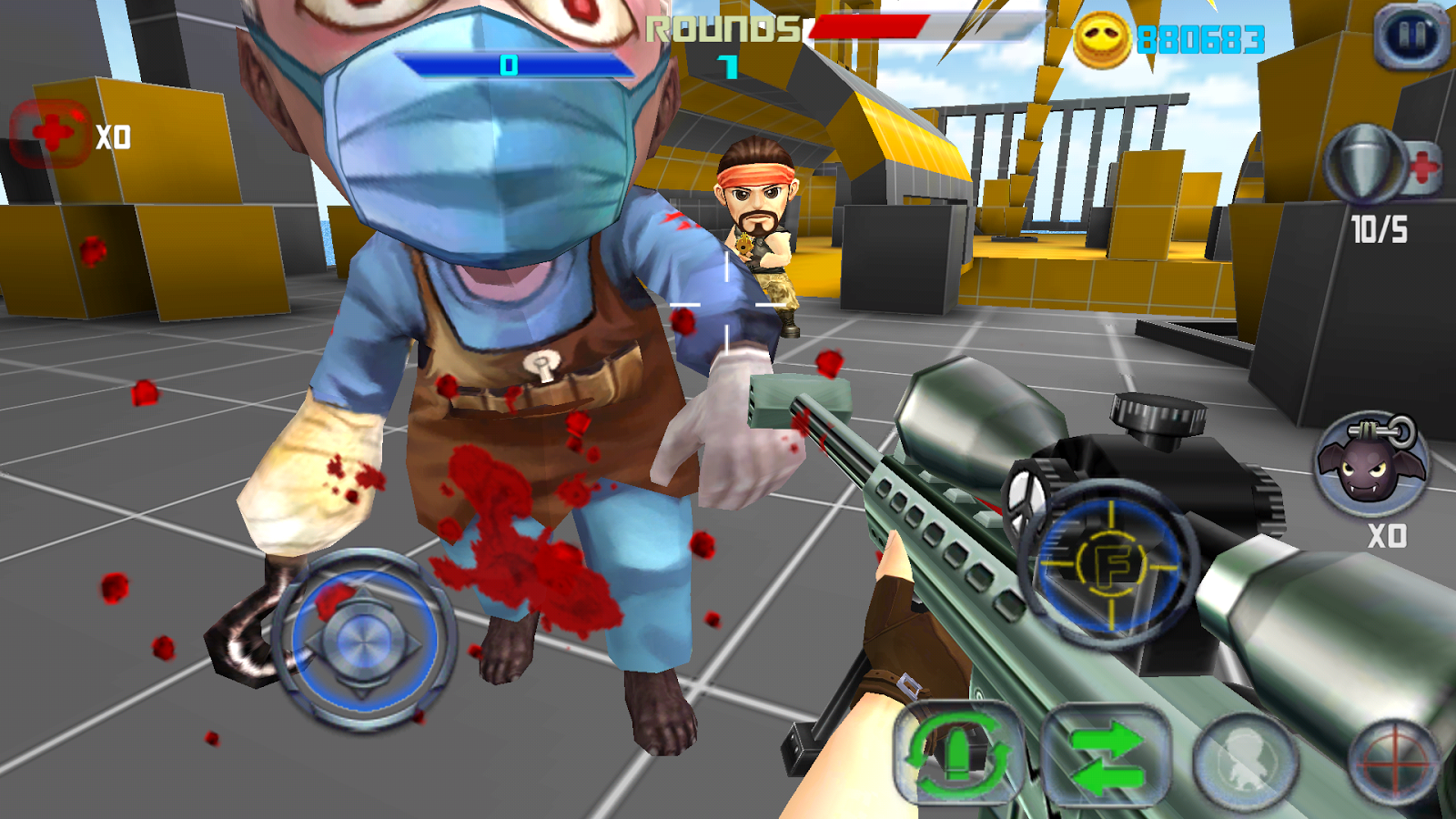This screenshot has width=1456, height=819.
Task: Tap the red enemy health bar
Action: click(x=869, y=27)
